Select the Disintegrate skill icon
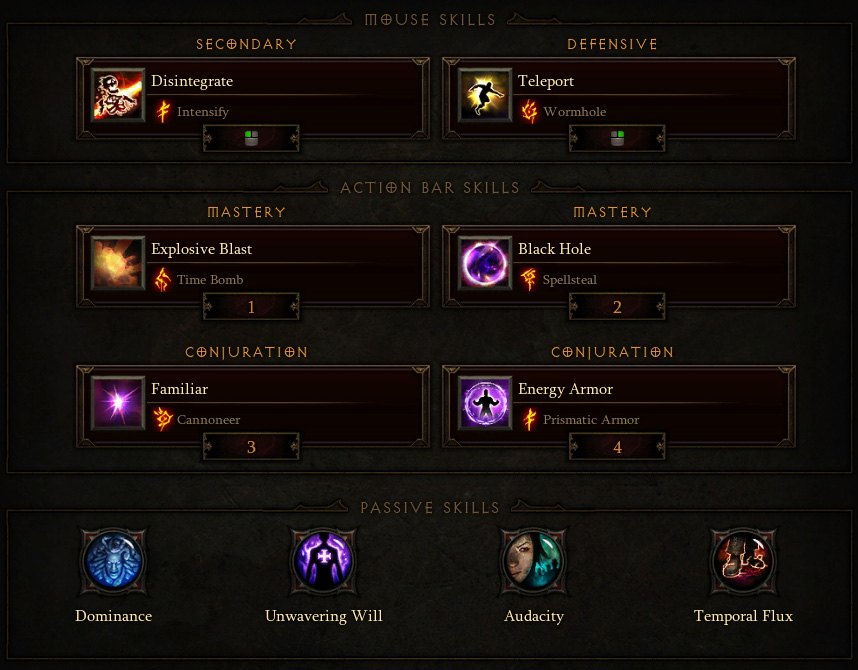858x670 pixels. point(118,95)
